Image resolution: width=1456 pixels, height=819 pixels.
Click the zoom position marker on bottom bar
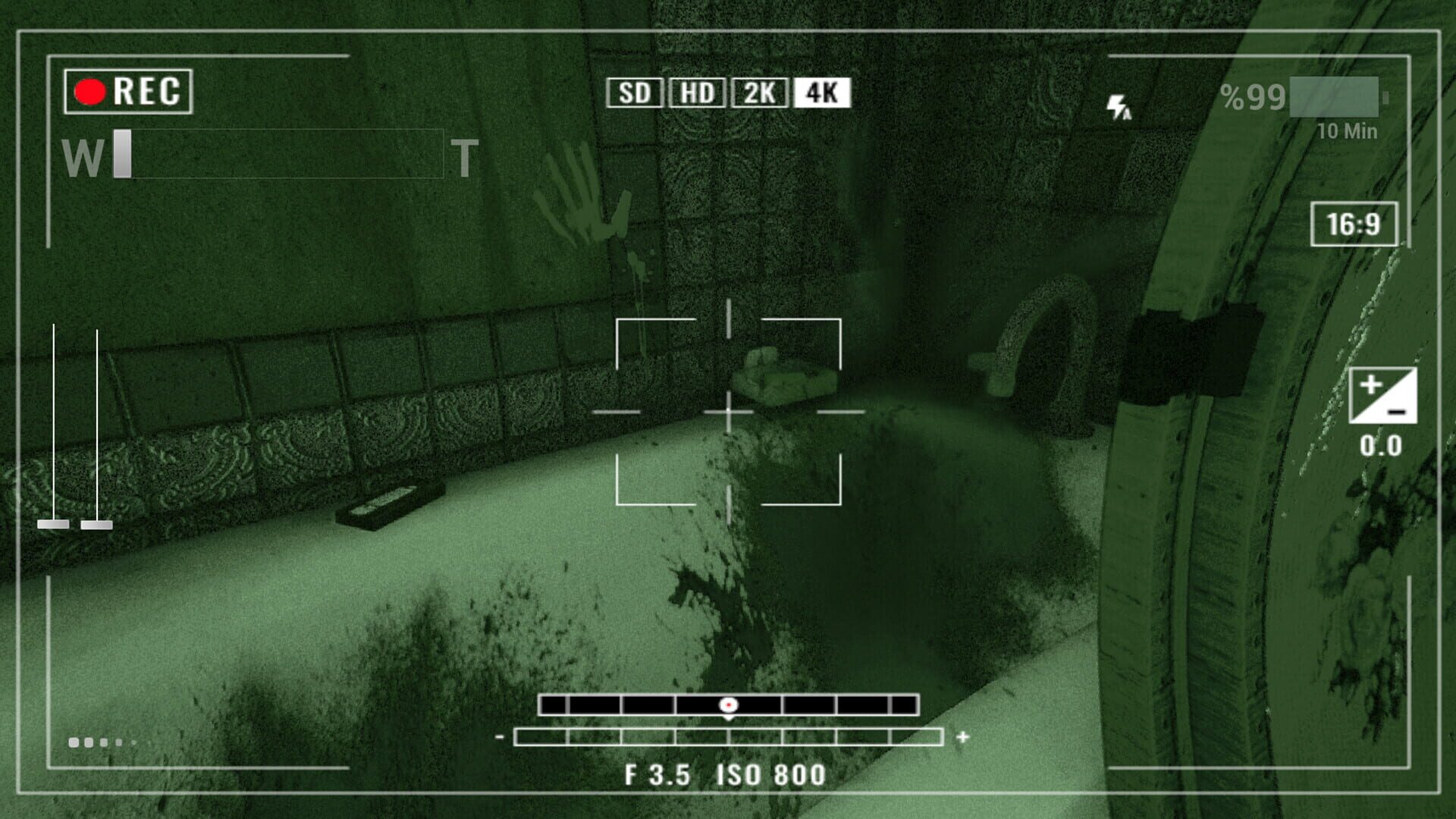tap(728, 705)
